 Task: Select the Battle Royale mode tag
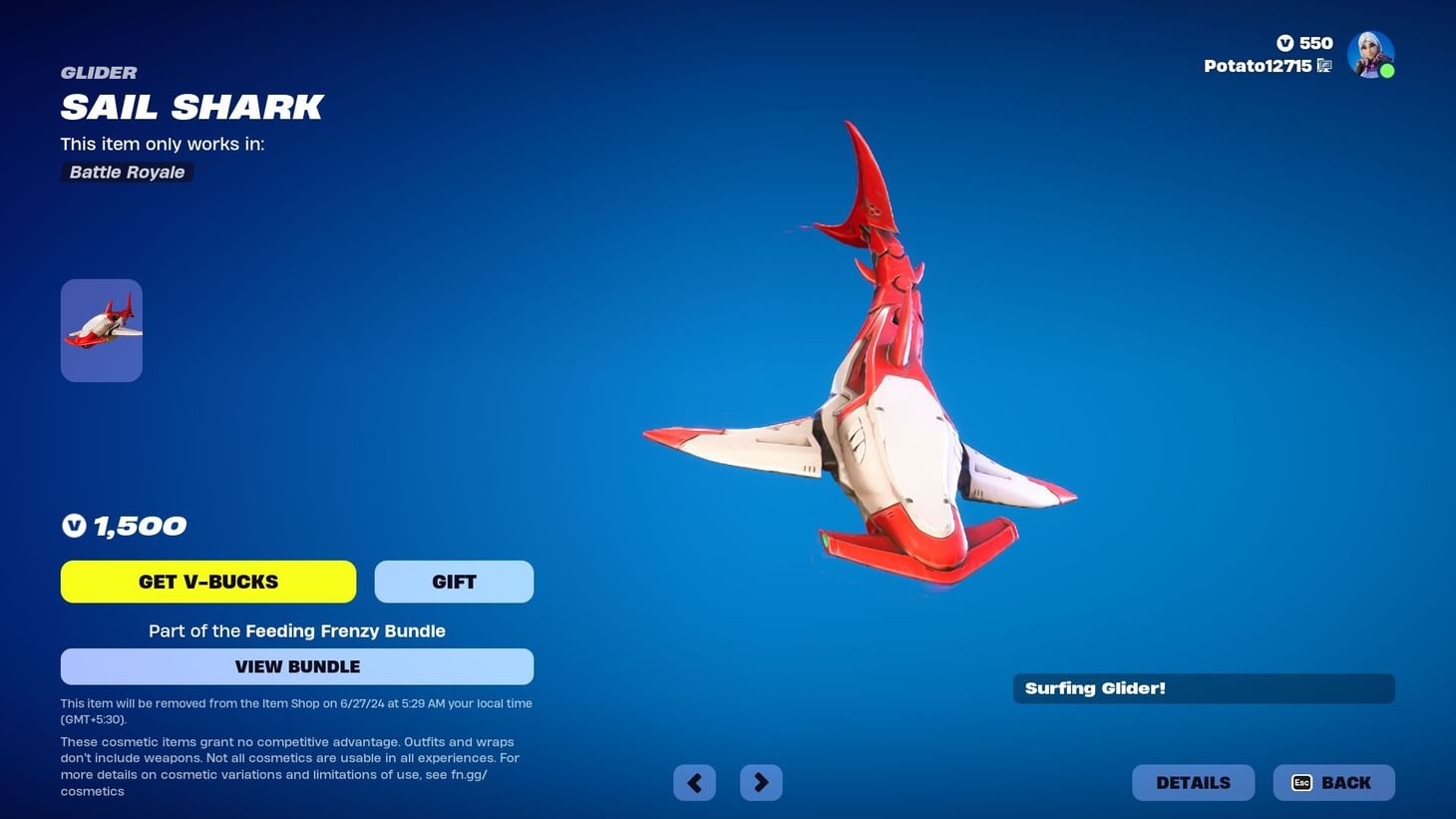126,172
